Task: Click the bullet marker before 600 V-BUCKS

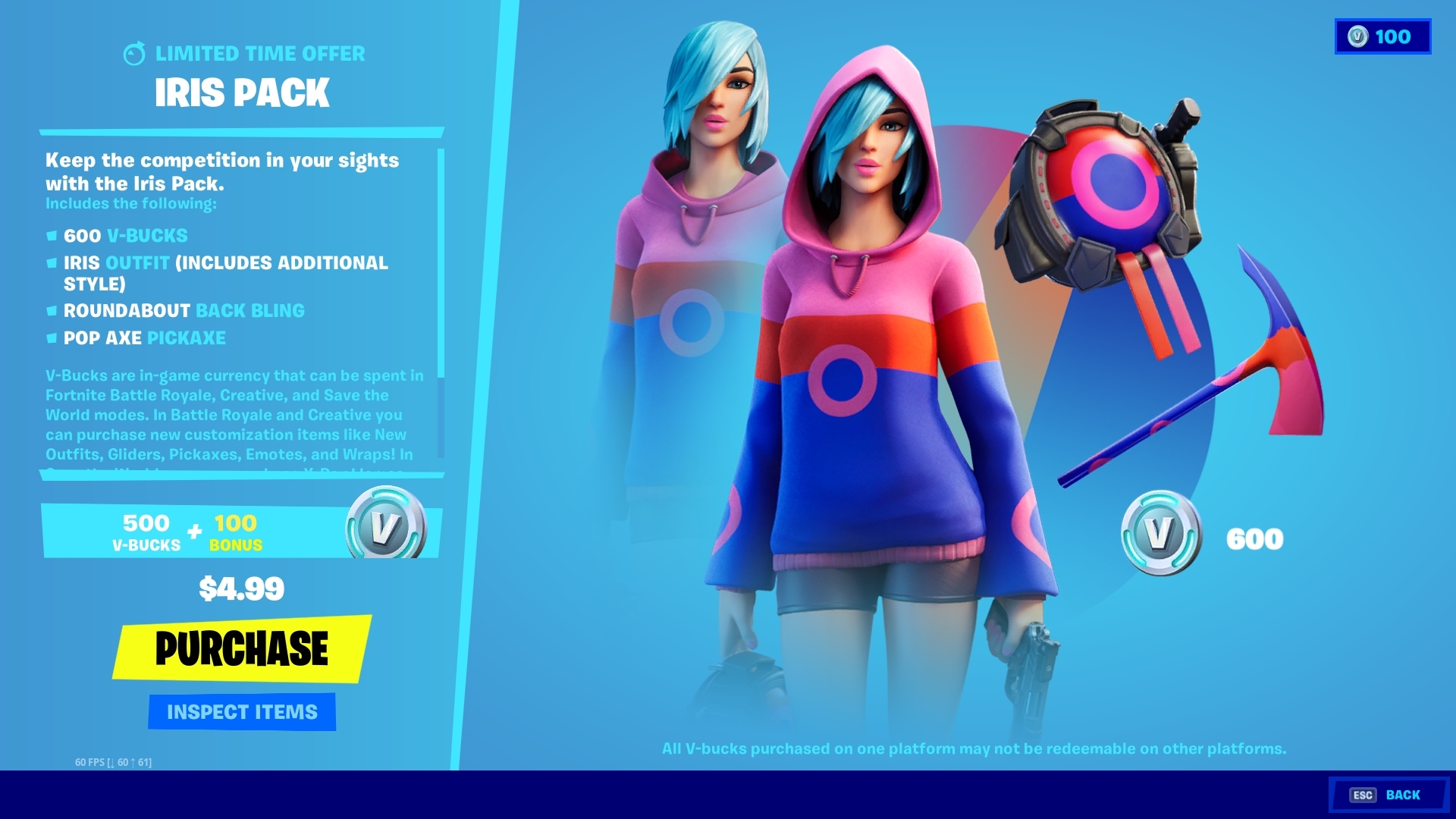Action: (x=52, y=236)
